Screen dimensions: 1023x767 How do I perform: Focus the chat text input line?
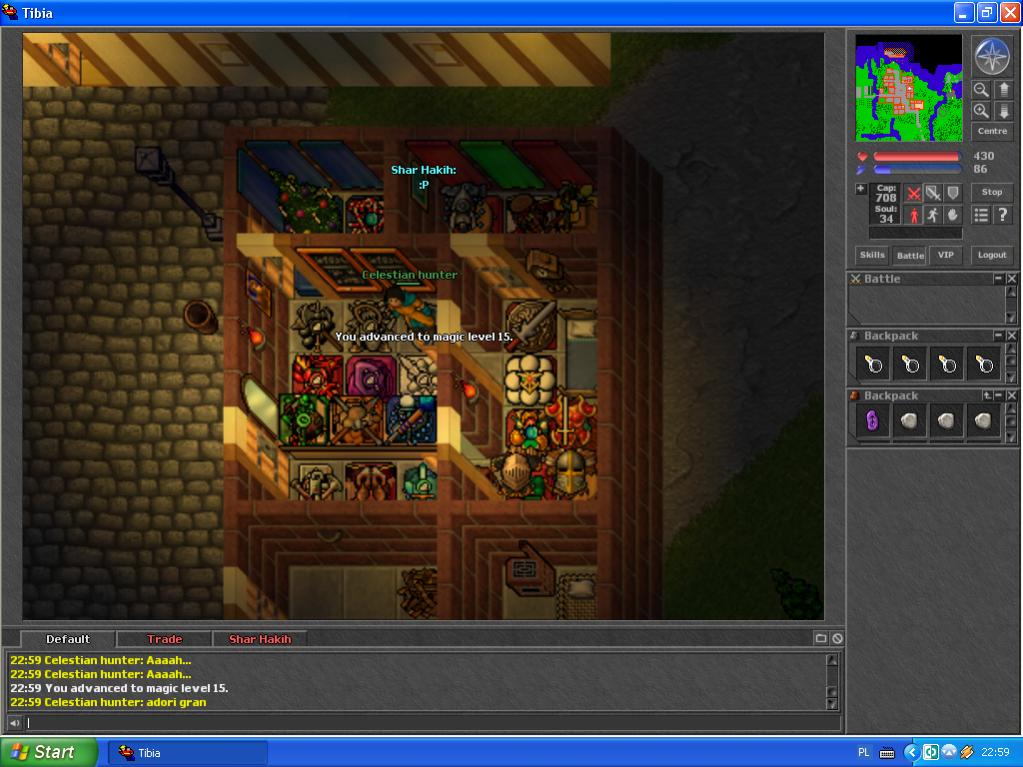[420, 723]
